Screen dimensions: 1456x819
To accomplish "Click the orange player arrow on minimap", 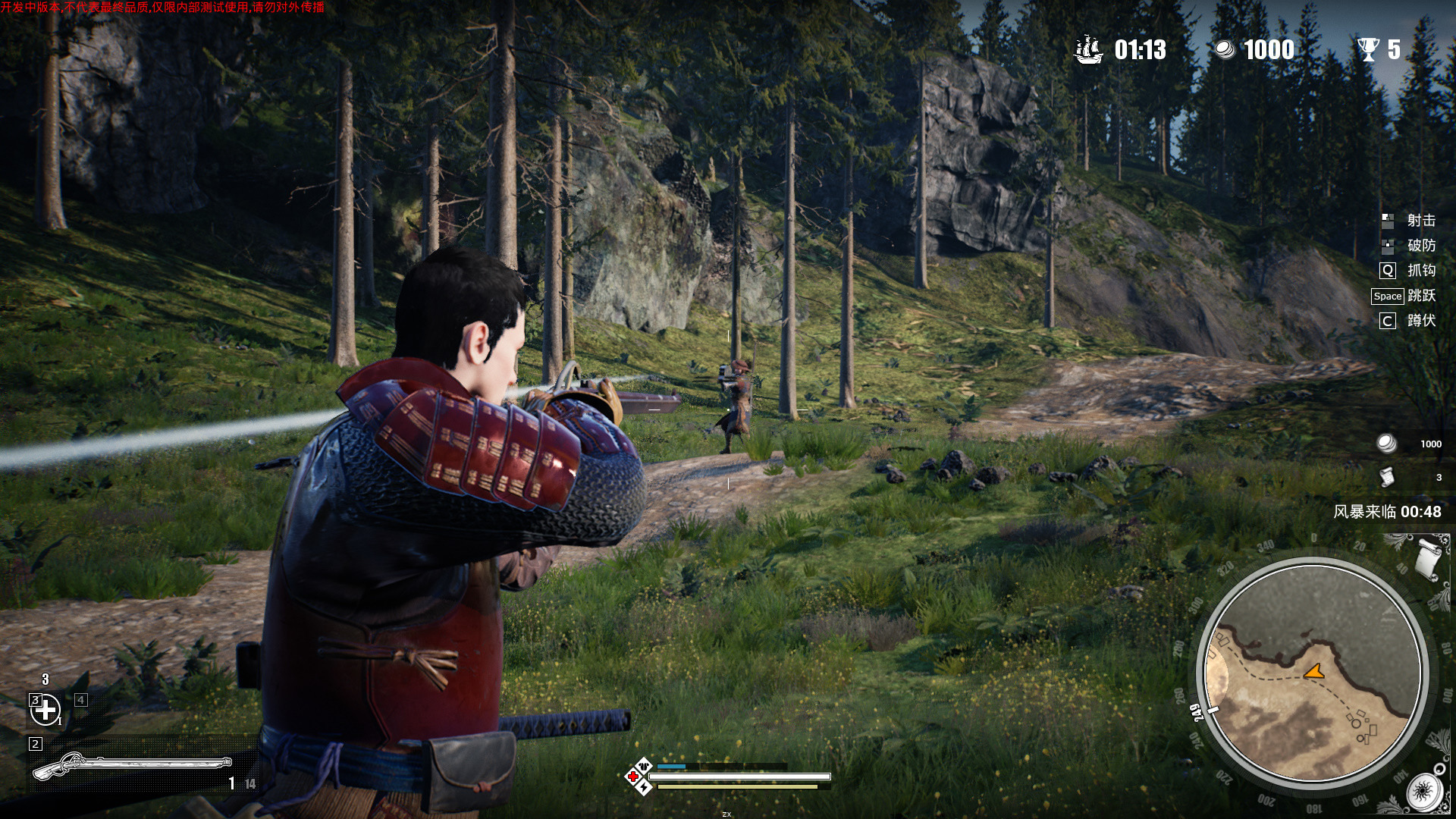I will click(x=1313, y=671).
